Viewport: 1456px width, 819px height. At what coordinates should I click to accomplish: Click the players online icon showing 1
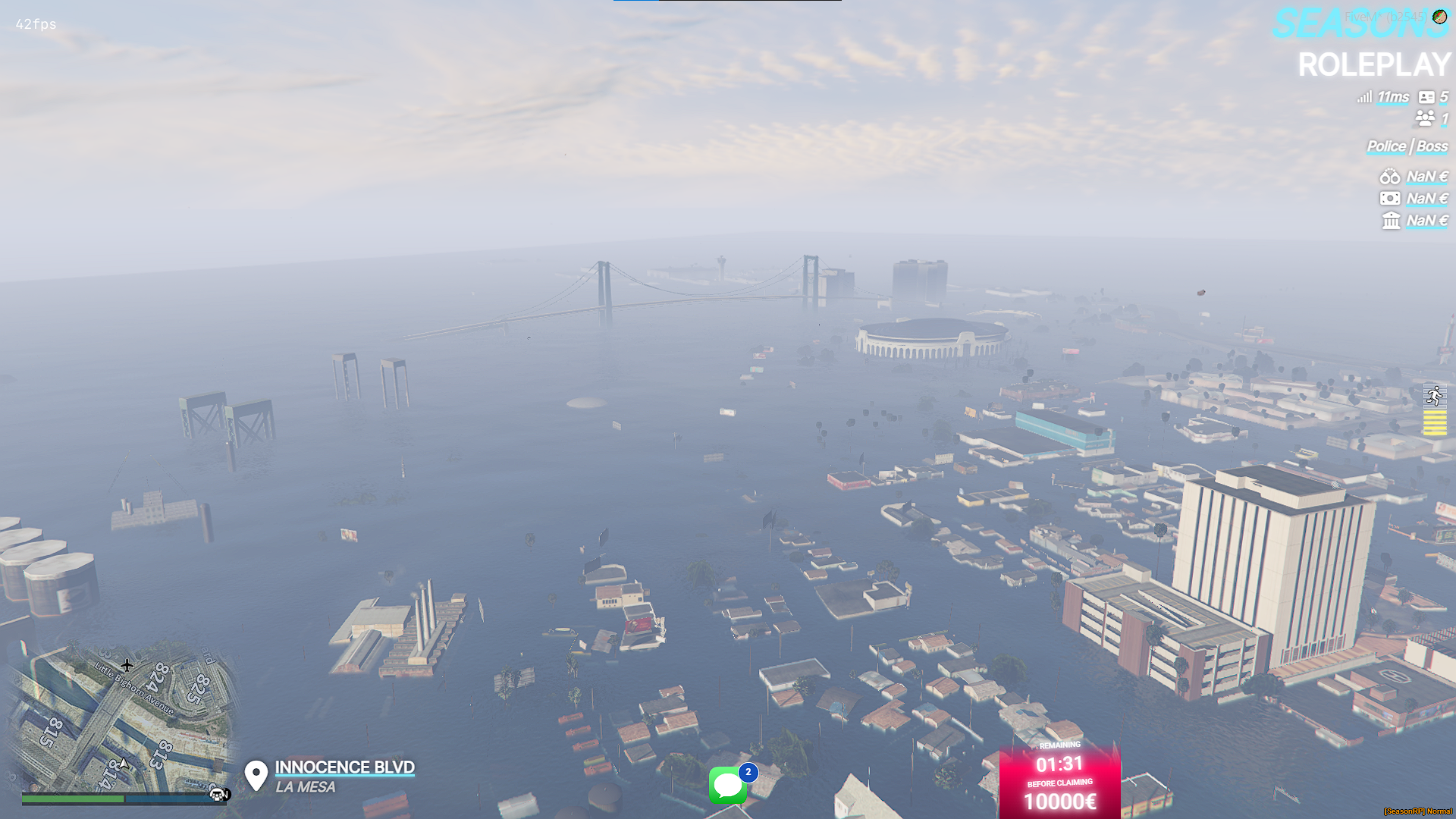pyautogui.click(x=1424, y=118)
